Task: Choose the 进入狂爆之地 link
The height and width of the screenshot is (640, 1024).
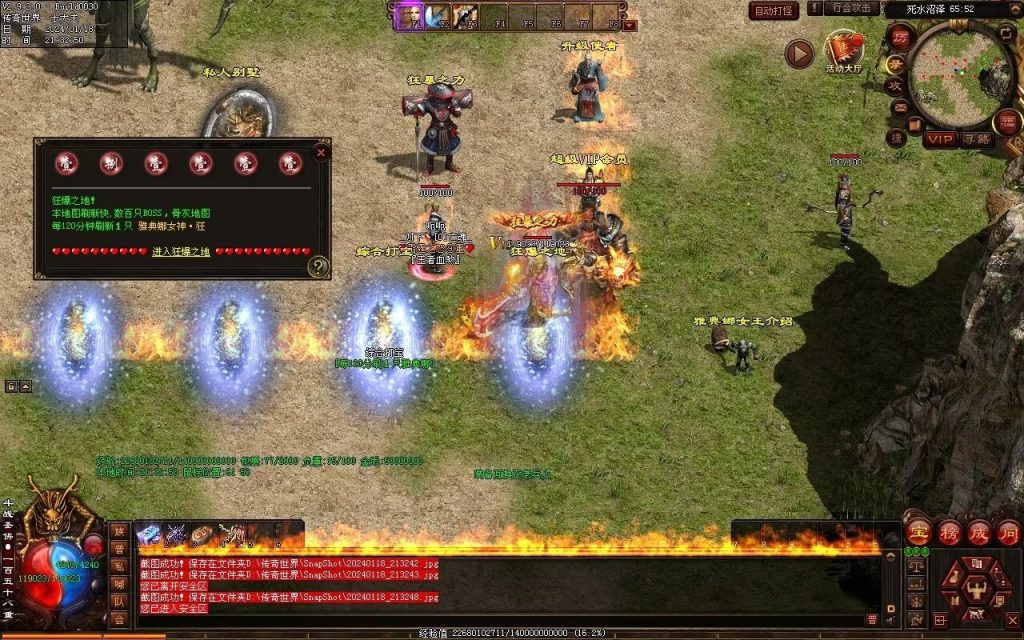Action: coord(181,252)
